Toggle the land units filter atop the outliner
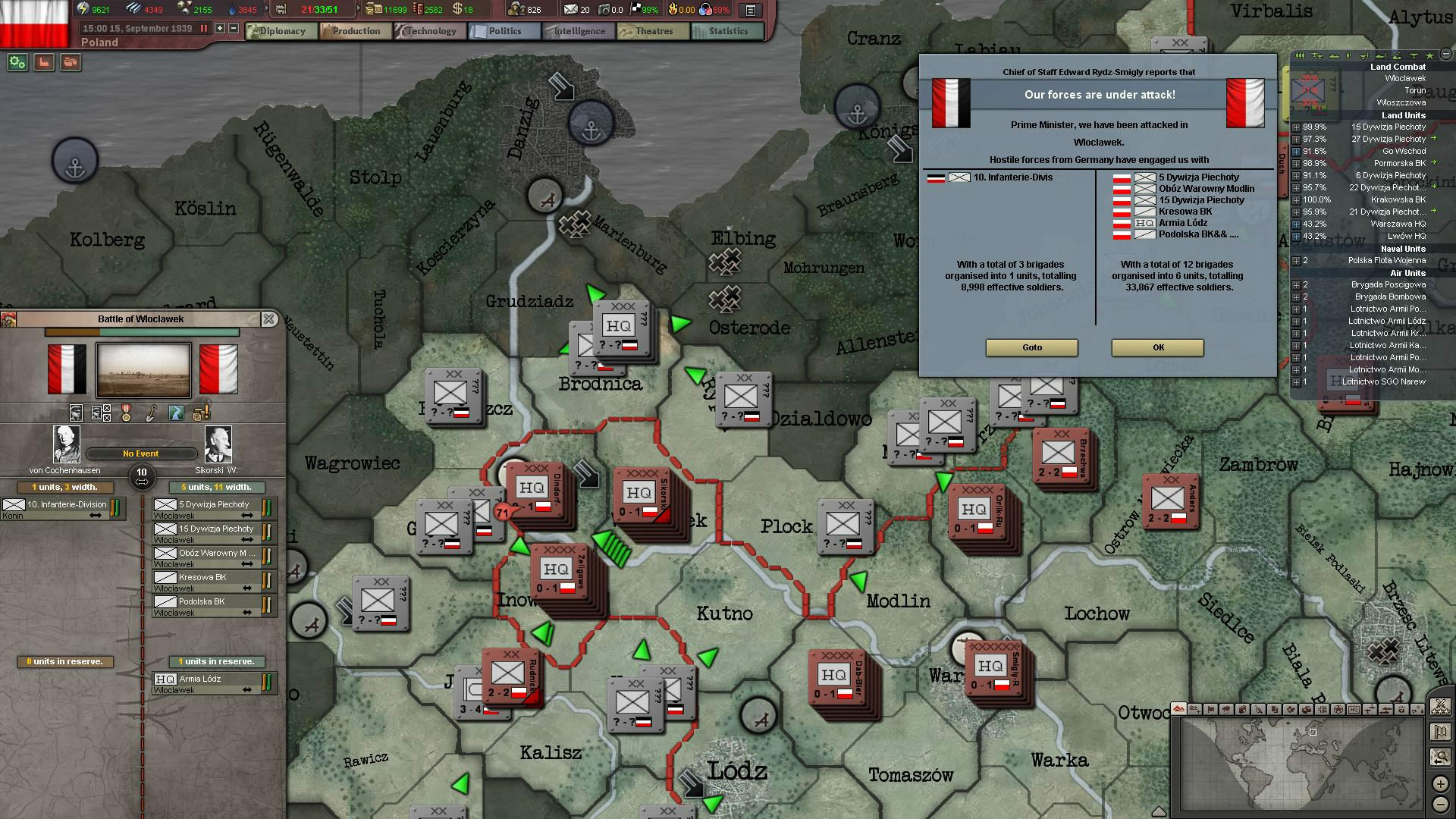Viewport: 1456px width, 819px height. pos(1301,55)
